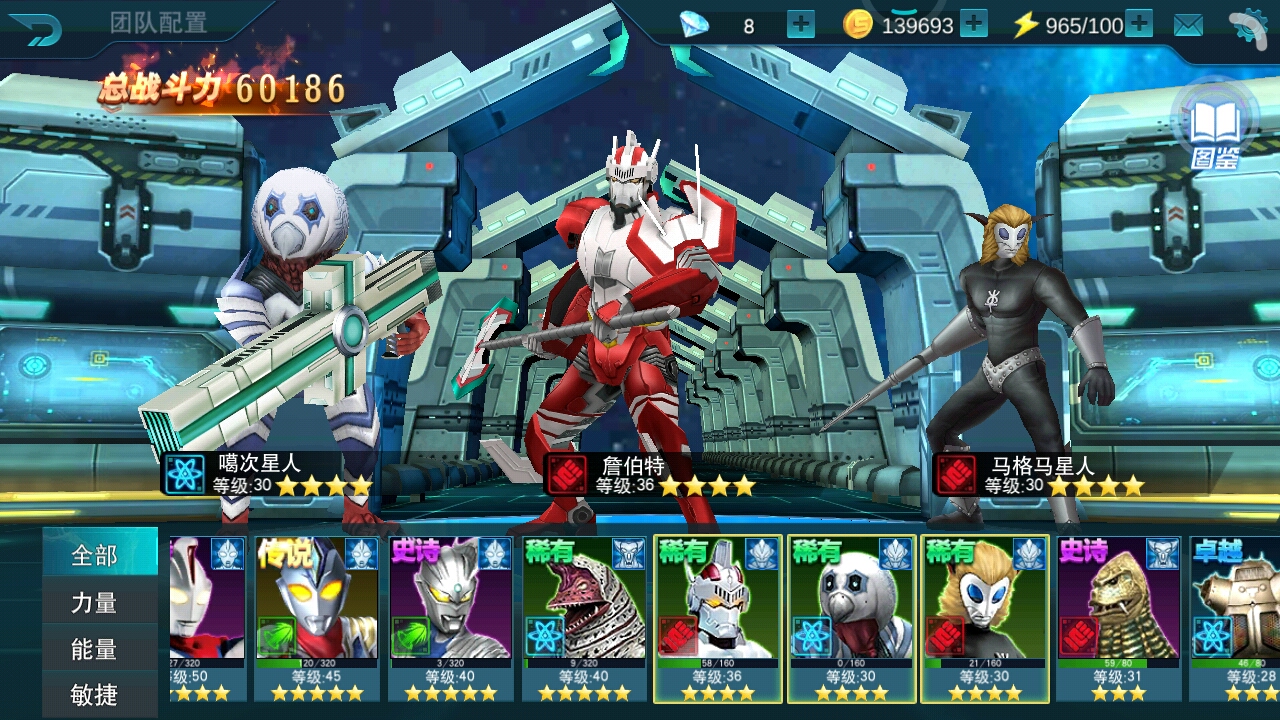
Task: Add more diamonds with the plus button
Action: coord(801,24)
